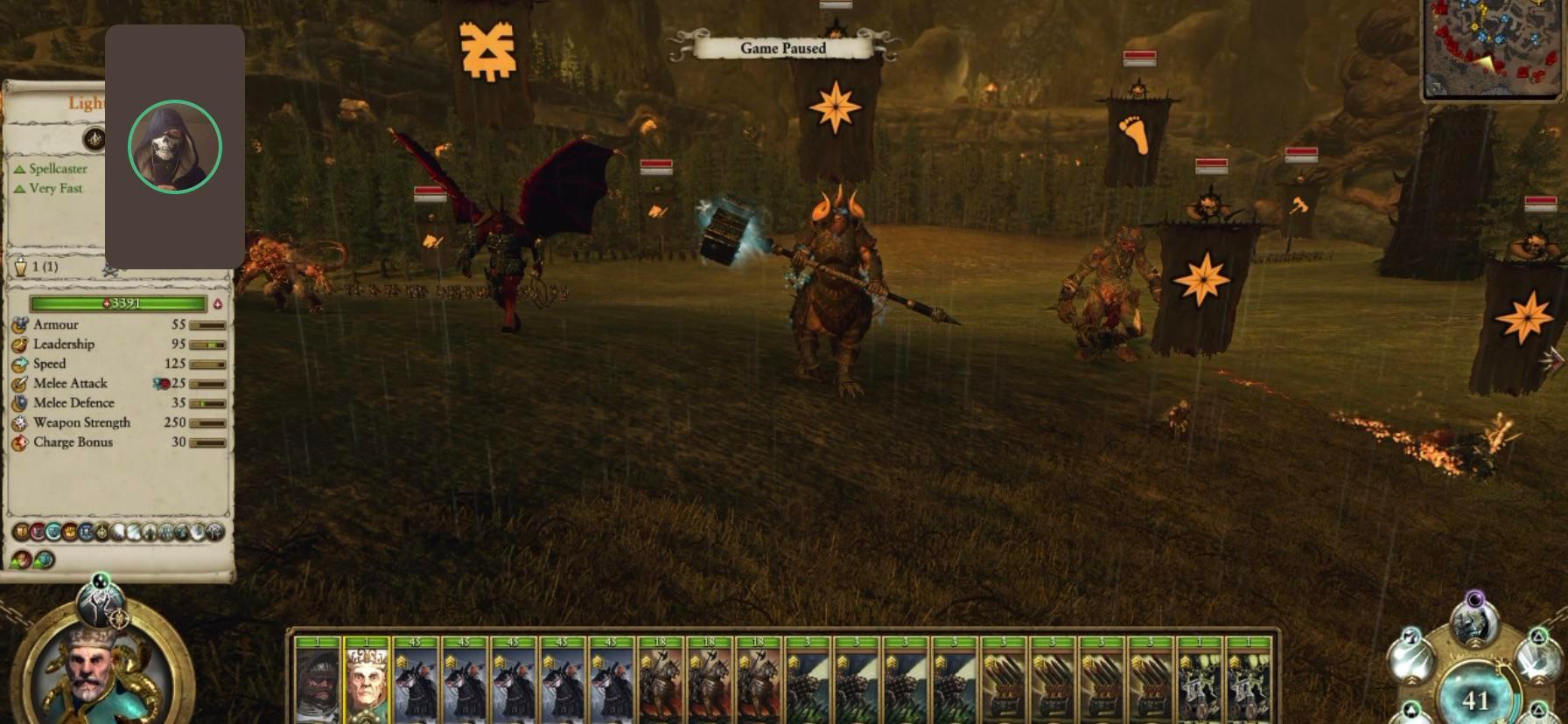
Task: Select the Melee Attack crossed-swords icon
Action: pos(20,383)
